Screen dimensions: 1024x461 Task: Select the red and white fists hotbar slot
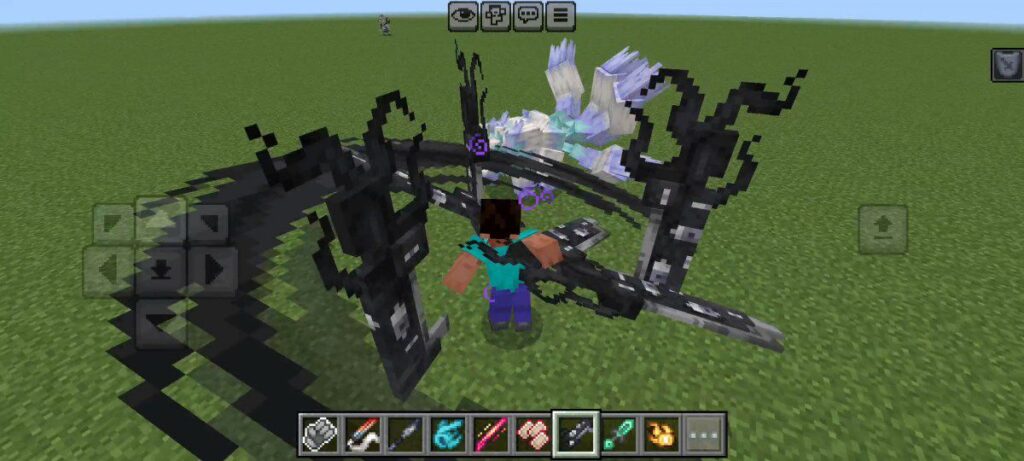(x=533, y=434)
